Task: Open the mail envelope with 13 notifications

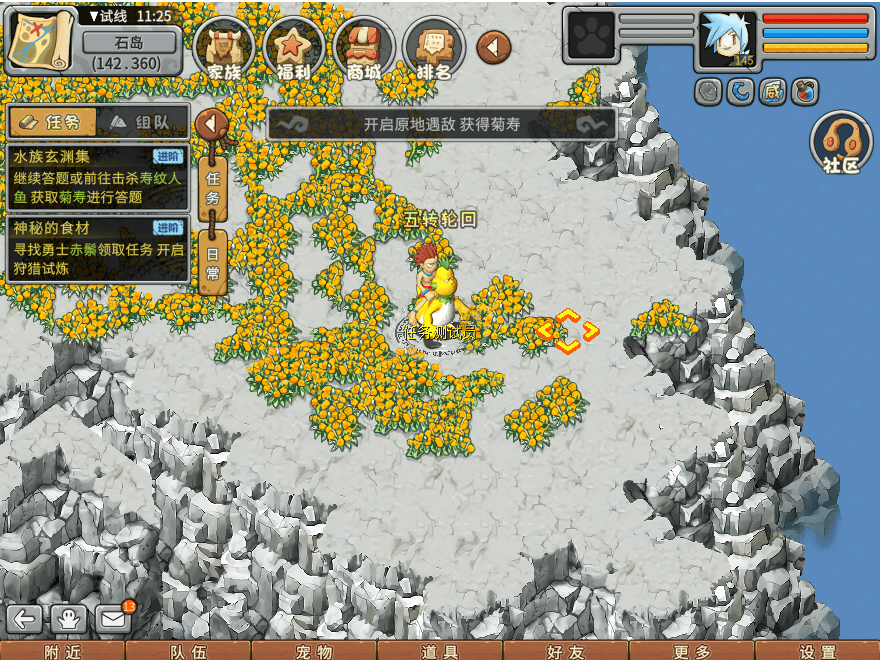Action: click(114, 618)
